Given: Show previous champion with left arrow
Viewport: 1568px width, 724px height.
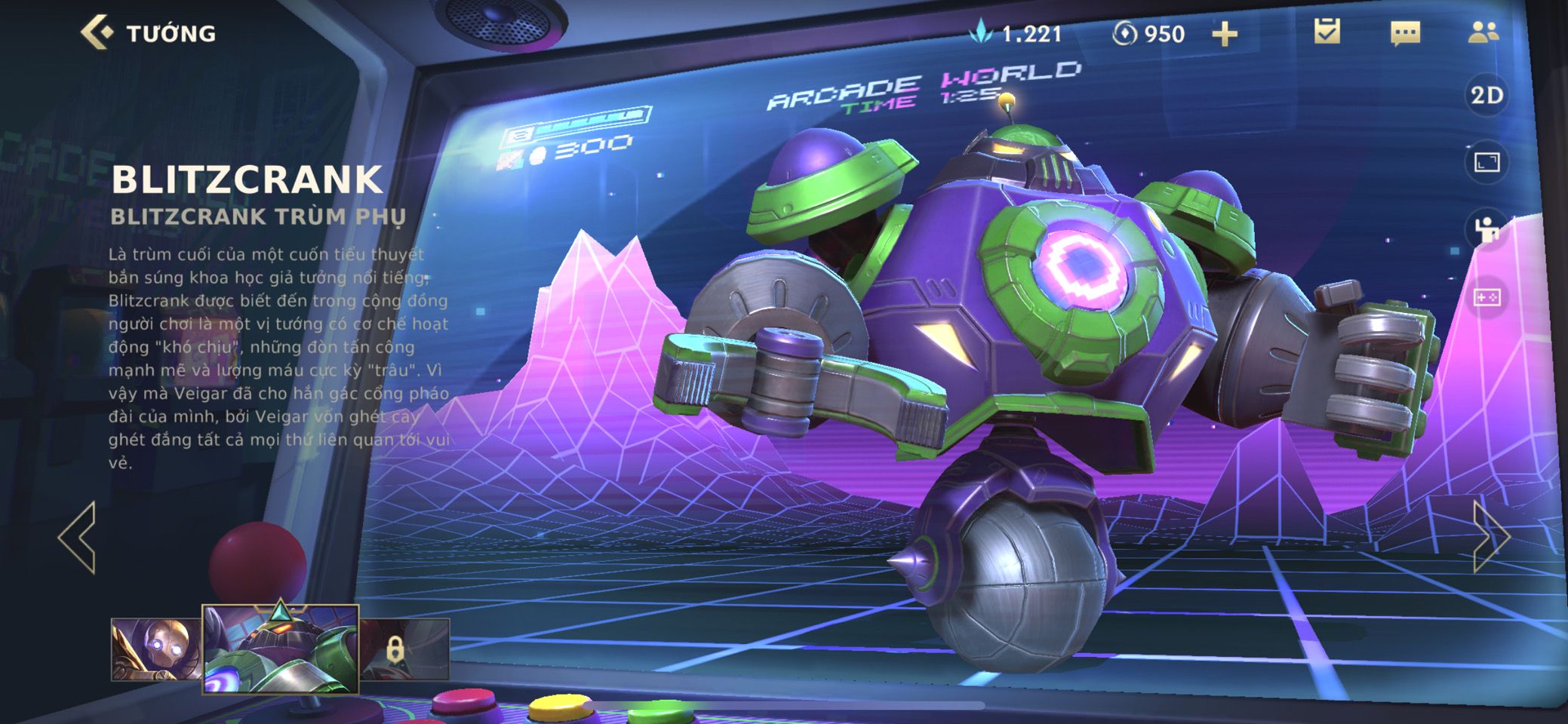Looking at the screenshot, I should (78, 537).
